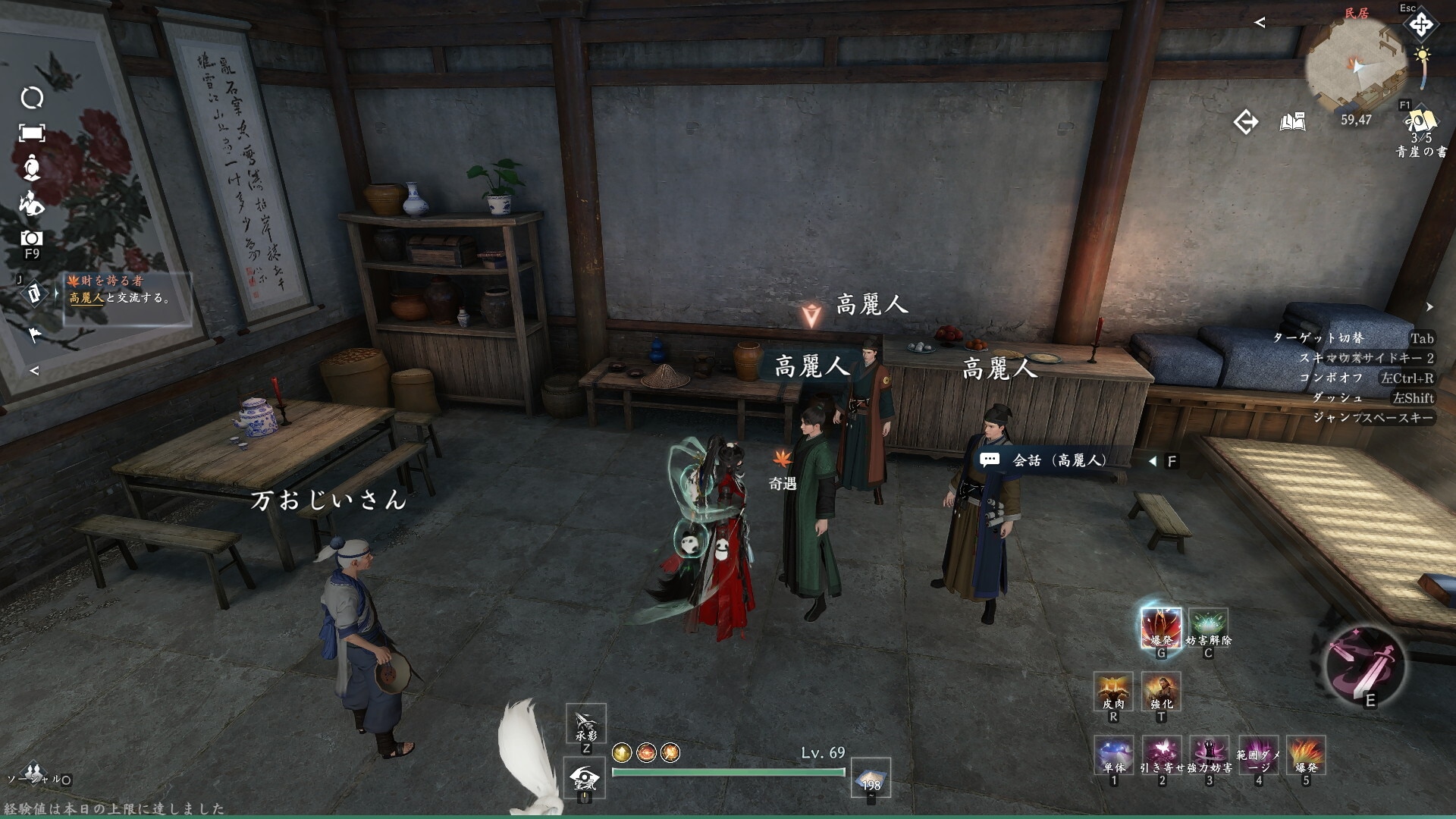Click the character portrait icon
This screenshot has width=1456, height=819.
pos(31,168)
